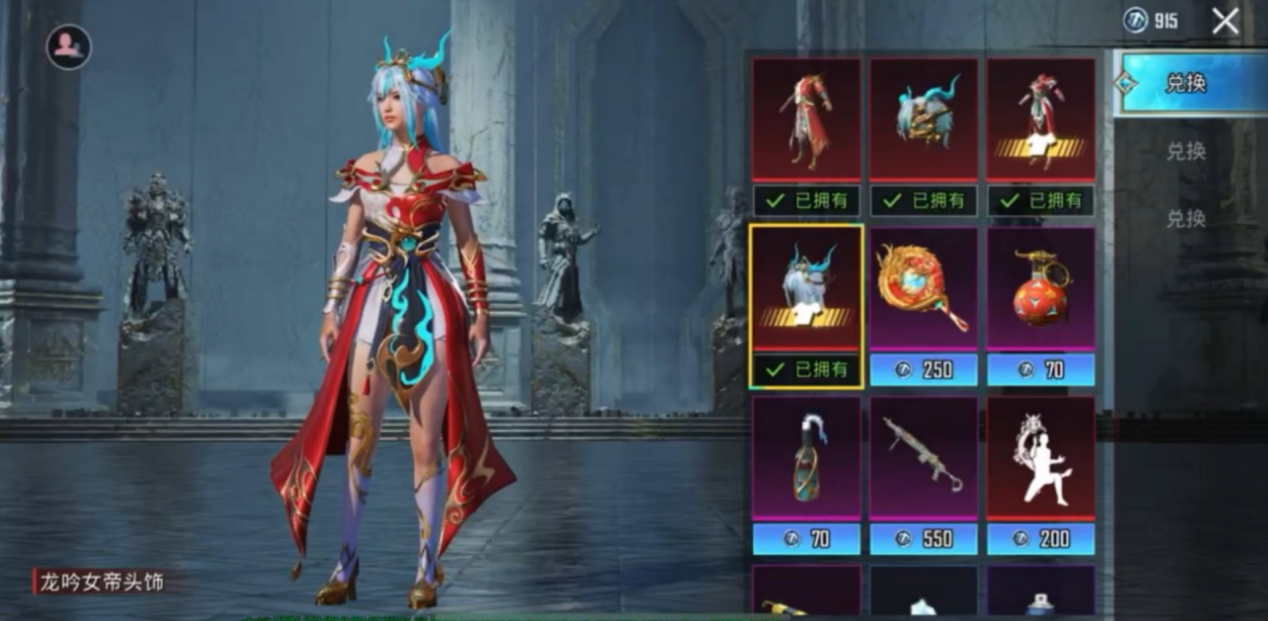The image size is (1268, 621).
Task: Close the exchange shop with the X
Action: pos(1225,21)
